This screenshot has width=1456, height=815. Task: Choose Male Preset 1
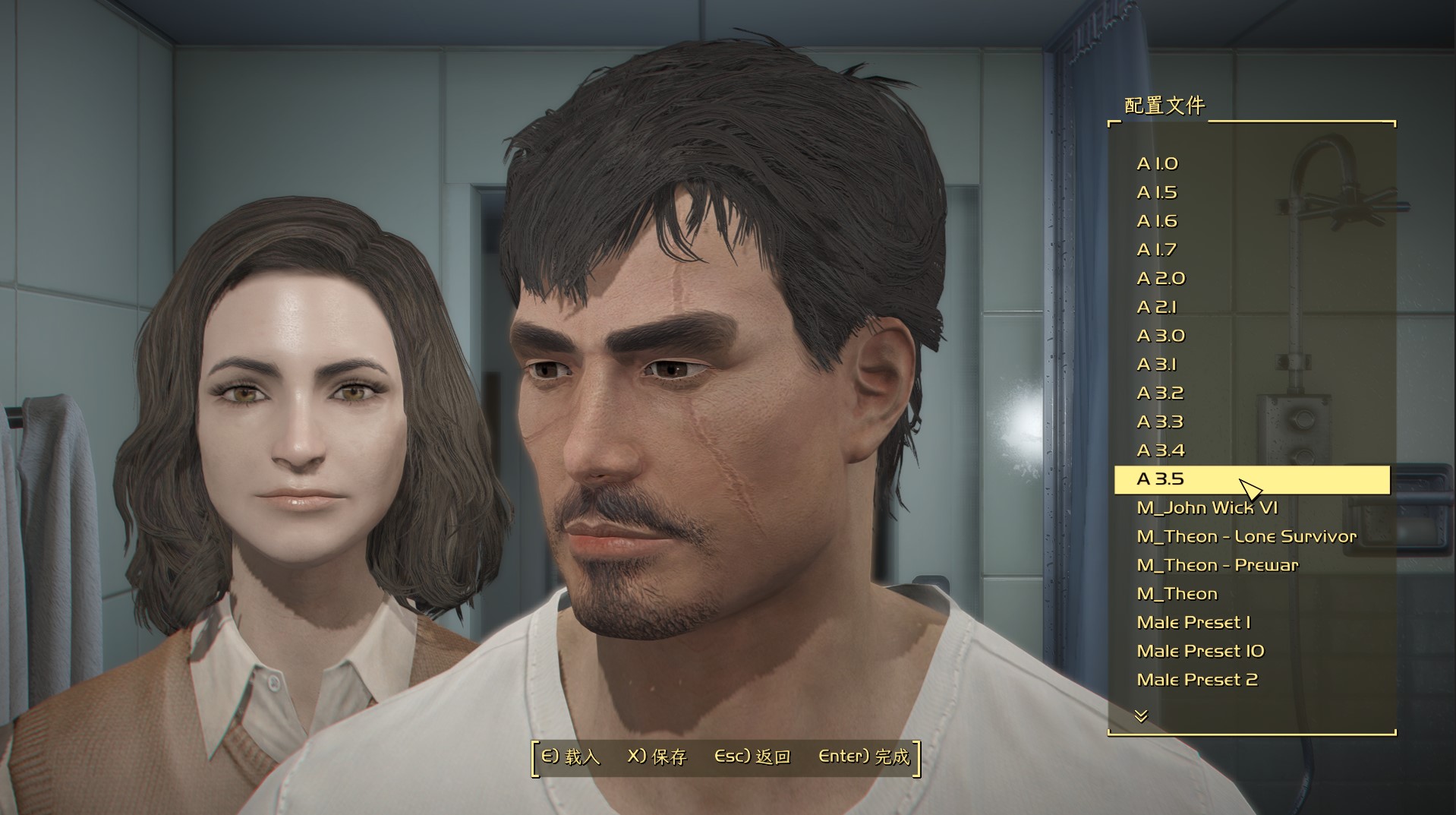coord(1193,623)
